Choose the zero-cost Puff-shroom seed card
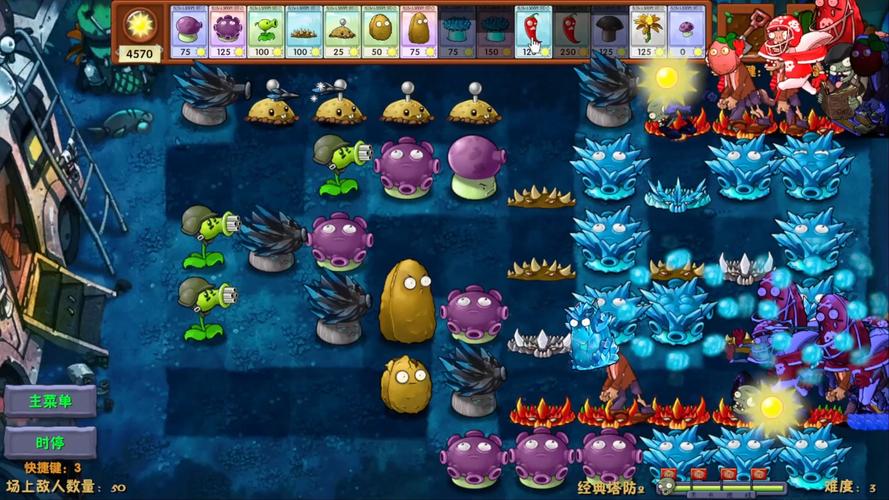Image resolution: width=889 pixels, height=500 pixels. 685,31
